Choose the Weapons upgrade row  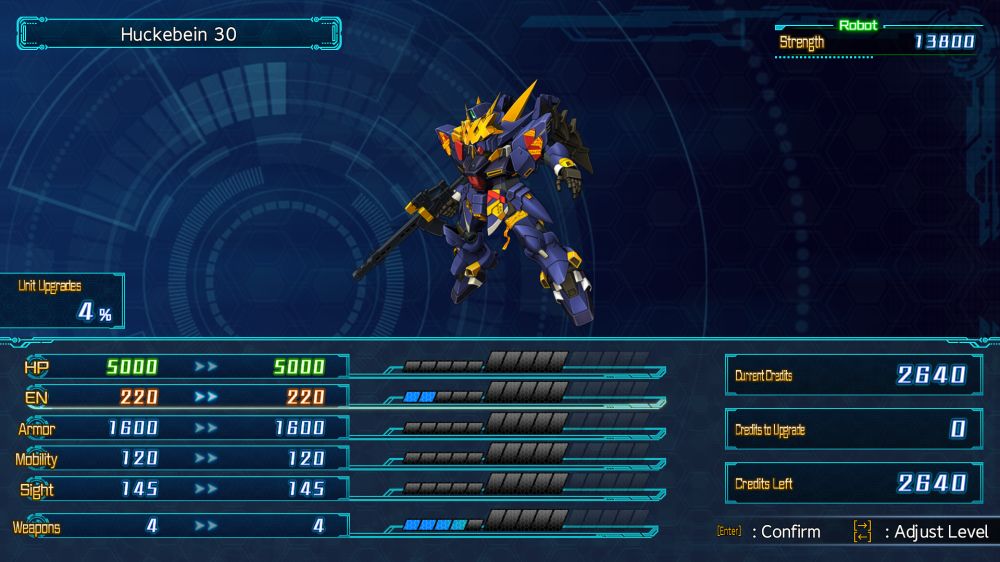(180, 526)
